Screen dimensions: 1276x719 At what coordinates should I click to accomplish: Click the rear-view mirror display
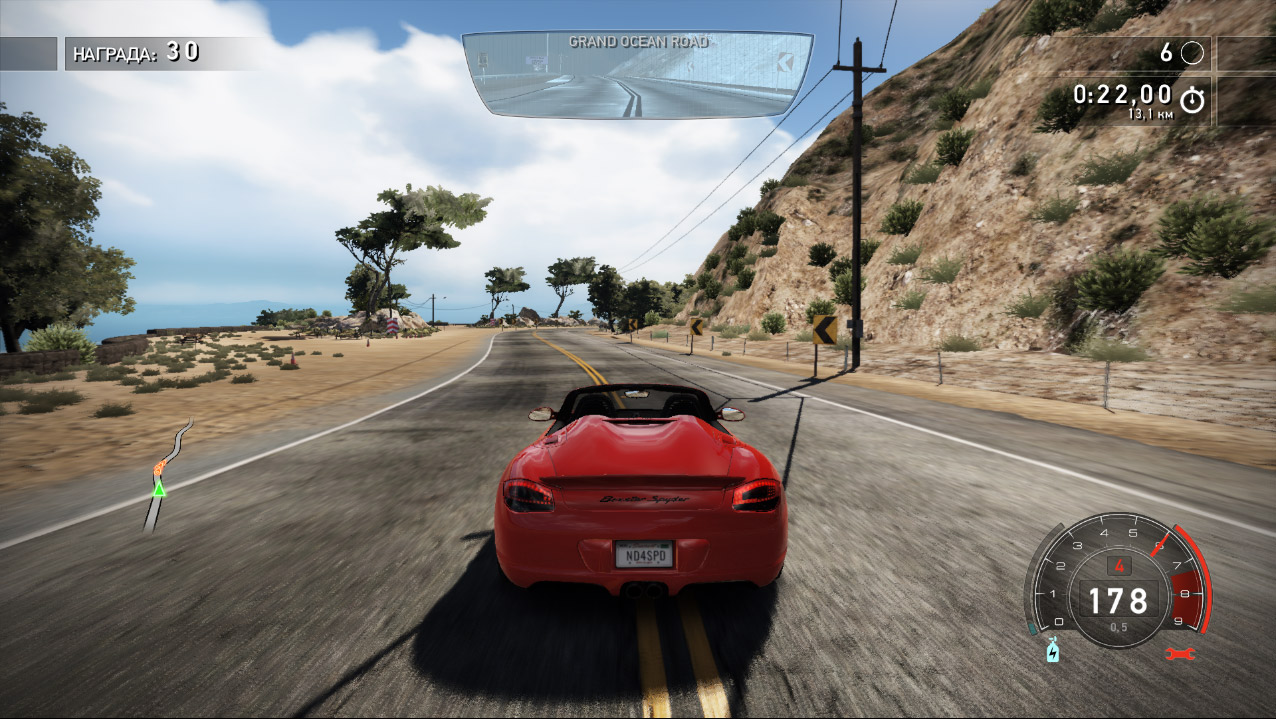[638, 77]
